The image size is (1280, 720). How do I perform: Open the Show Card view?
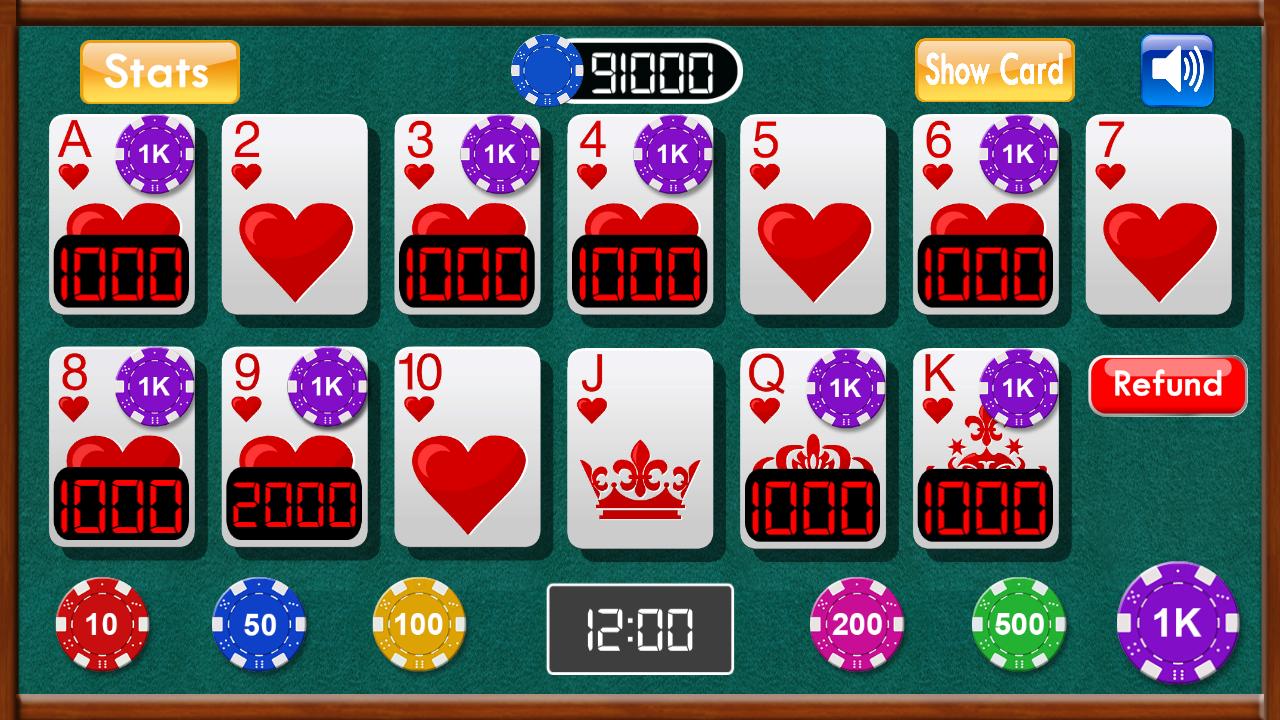pyautogui.click(x=994, y=70)
